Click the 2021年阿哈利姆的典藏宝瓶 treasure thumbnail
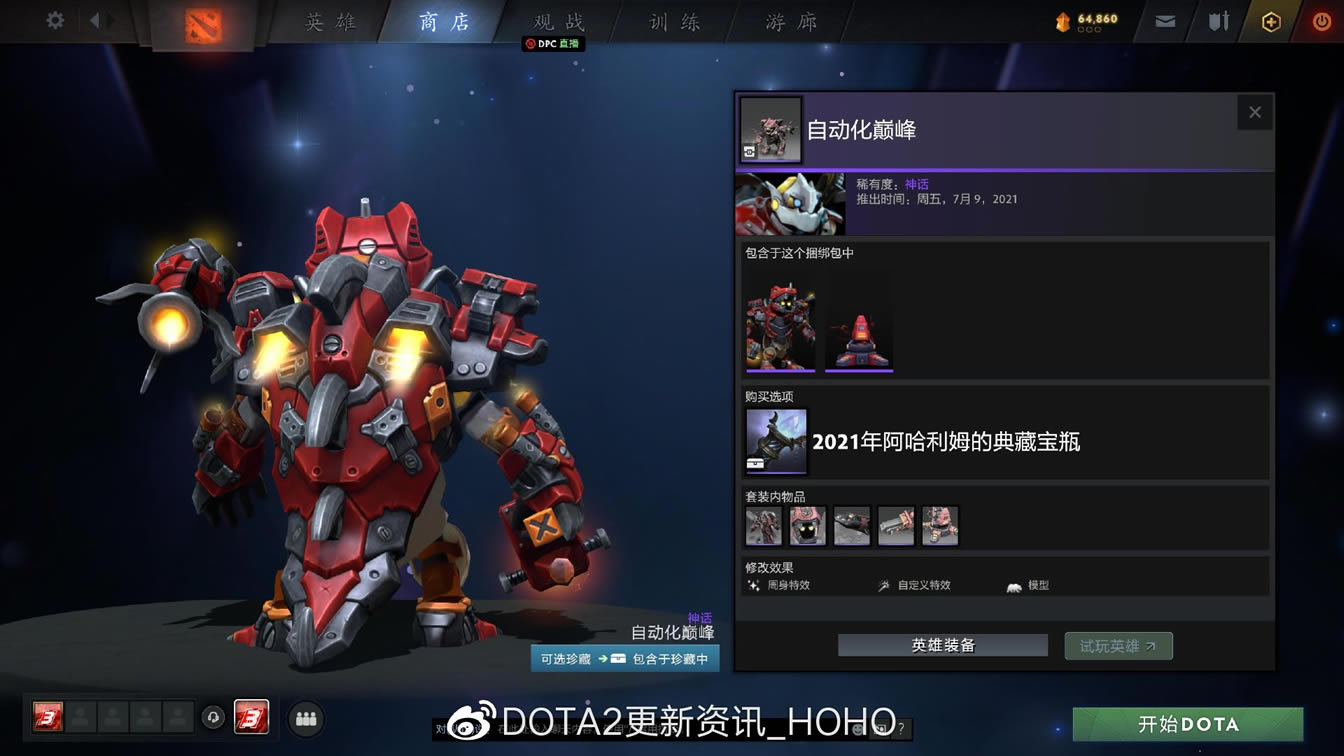Image resolution: width=1344 pixels, height=756 pixels. click(x=775, y=441)
